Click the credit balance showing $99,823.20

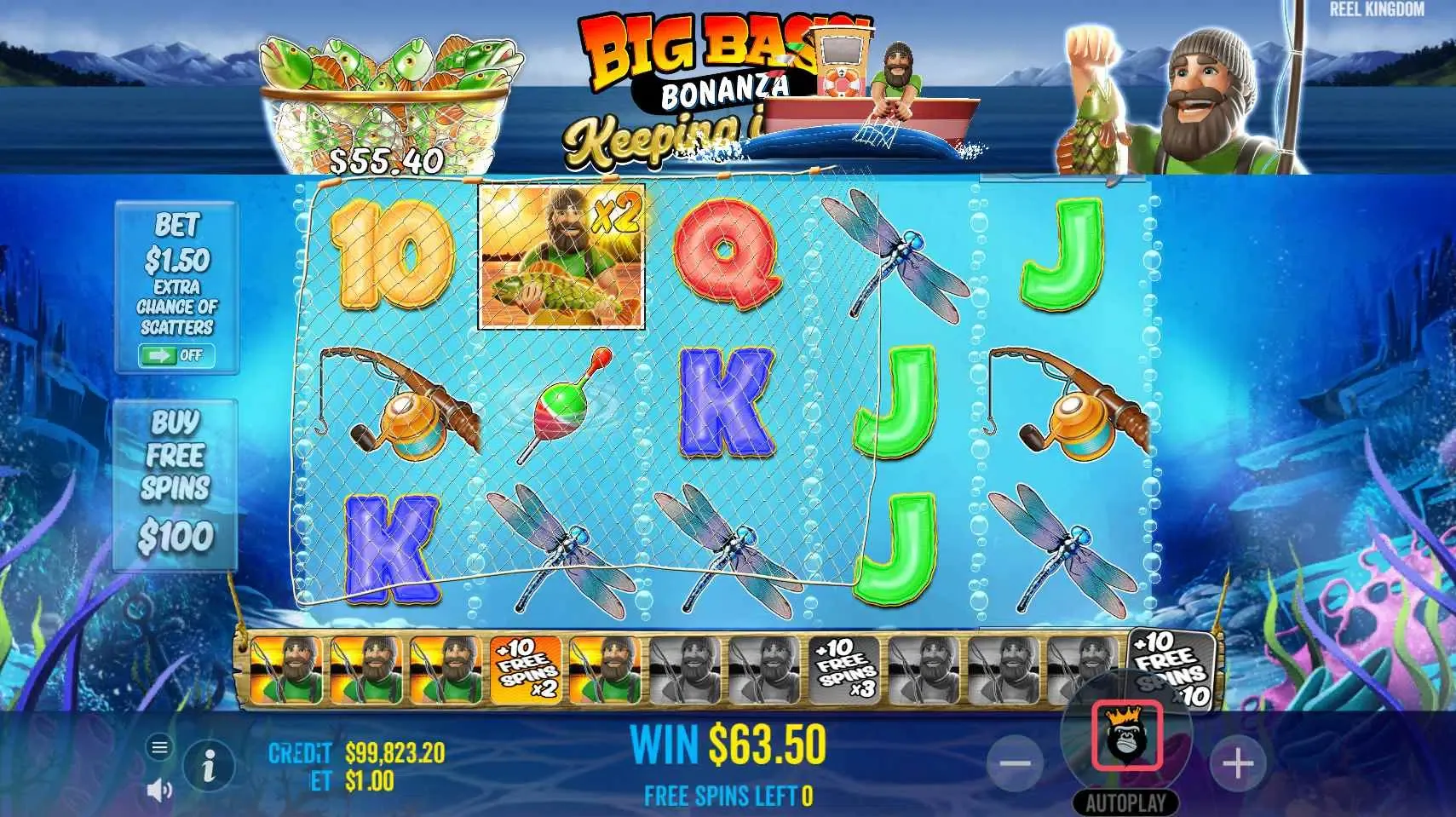click(x=392, y=753)
